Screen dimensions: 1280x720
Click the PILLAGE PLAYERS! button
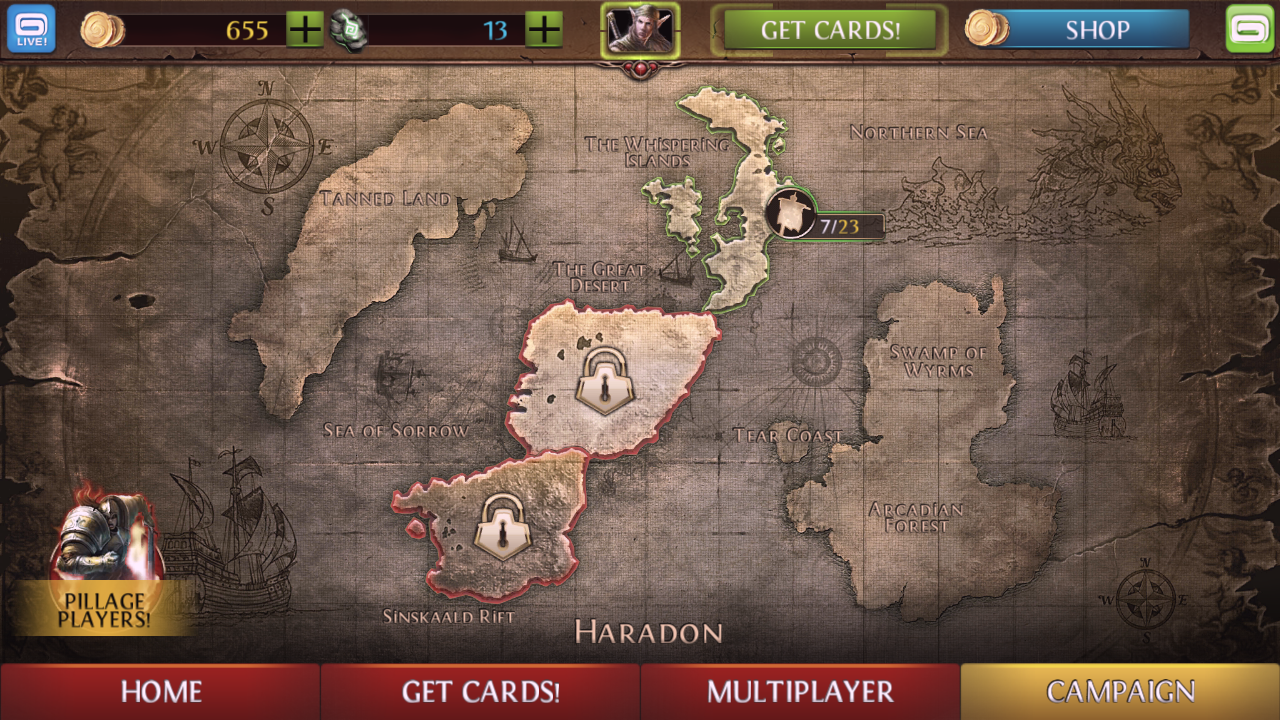point(104,609)
